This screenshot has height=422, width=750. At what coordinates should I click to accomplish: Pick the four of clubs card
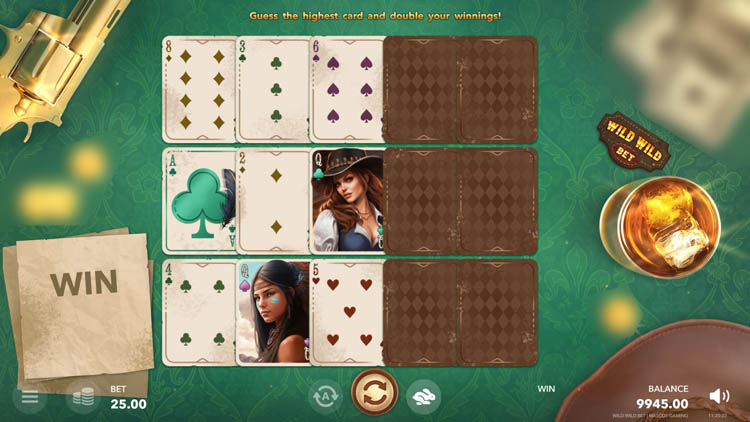[x=199, y=313]
